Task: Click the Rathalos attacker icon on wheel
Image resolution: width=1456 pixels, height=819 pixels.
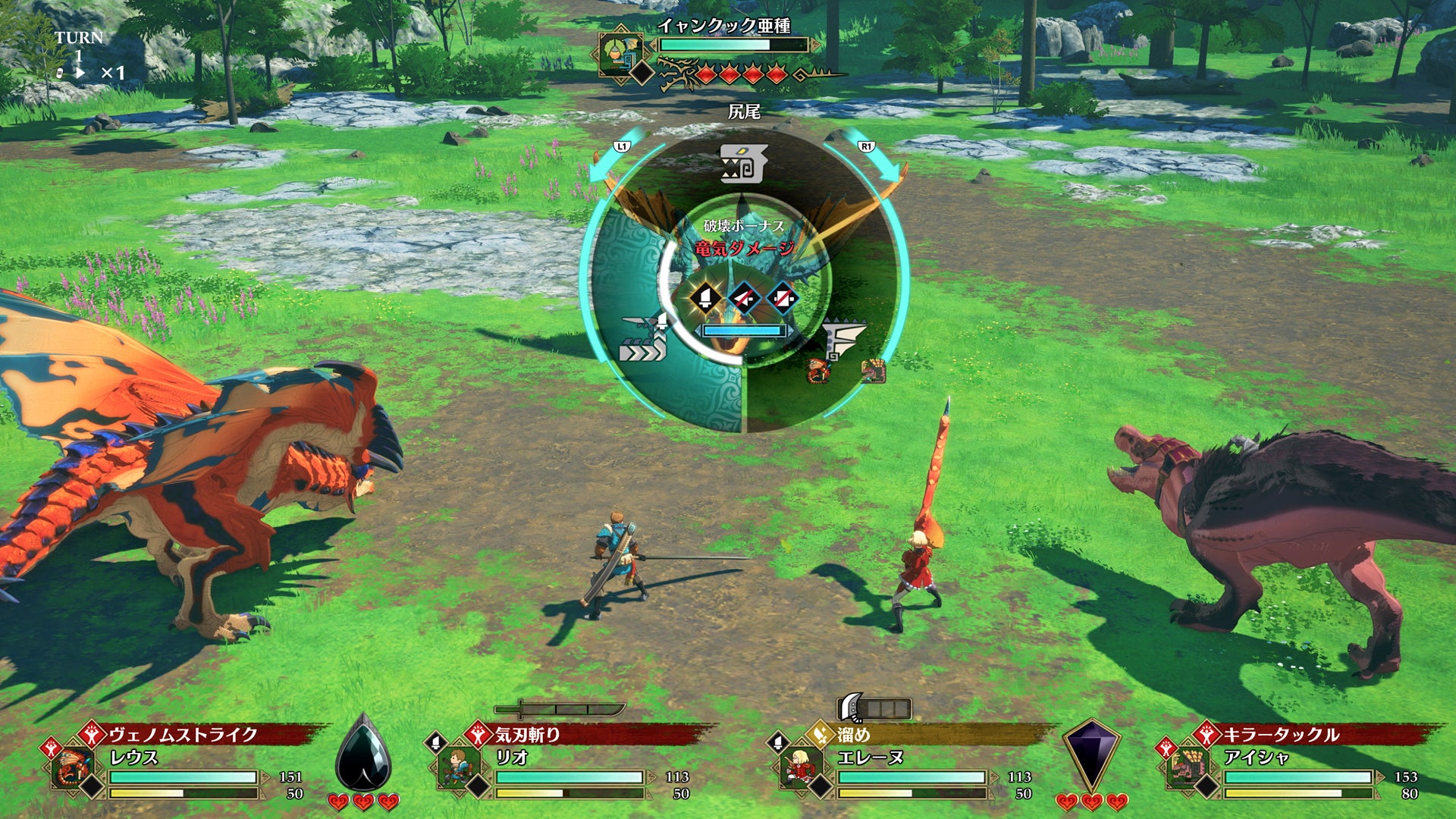Action: coord(817,371)
